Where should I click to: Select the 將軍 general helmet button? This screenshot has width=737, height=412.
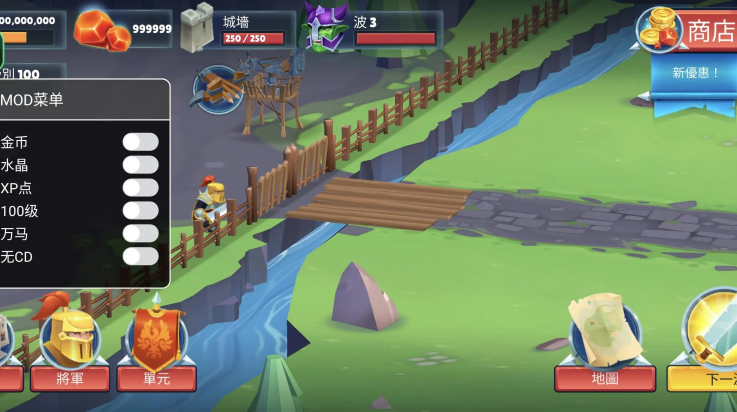click(x=69, y=348)
